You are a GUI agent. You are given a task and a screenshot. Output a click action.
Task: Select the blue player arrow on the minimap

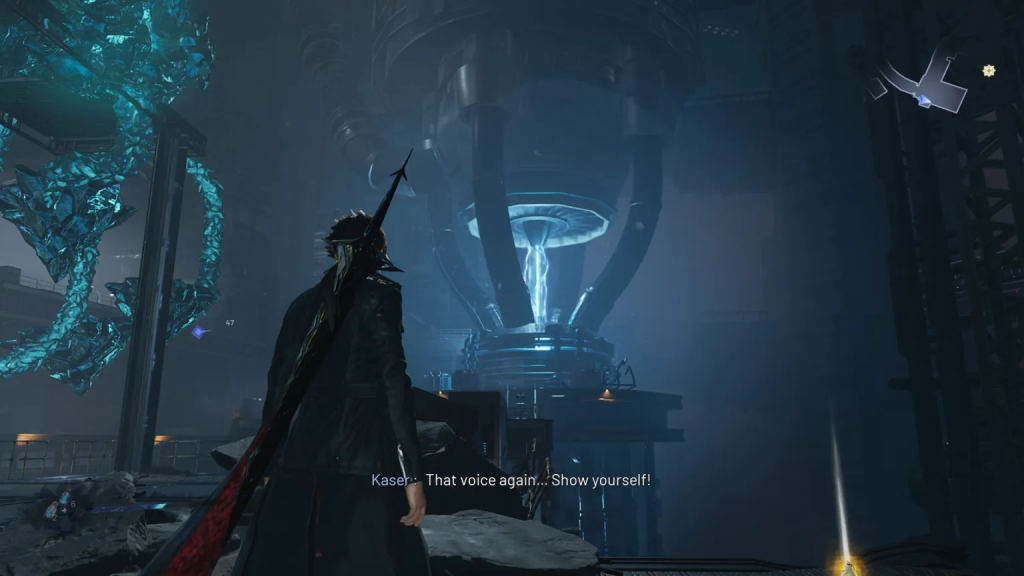point(924,101)
